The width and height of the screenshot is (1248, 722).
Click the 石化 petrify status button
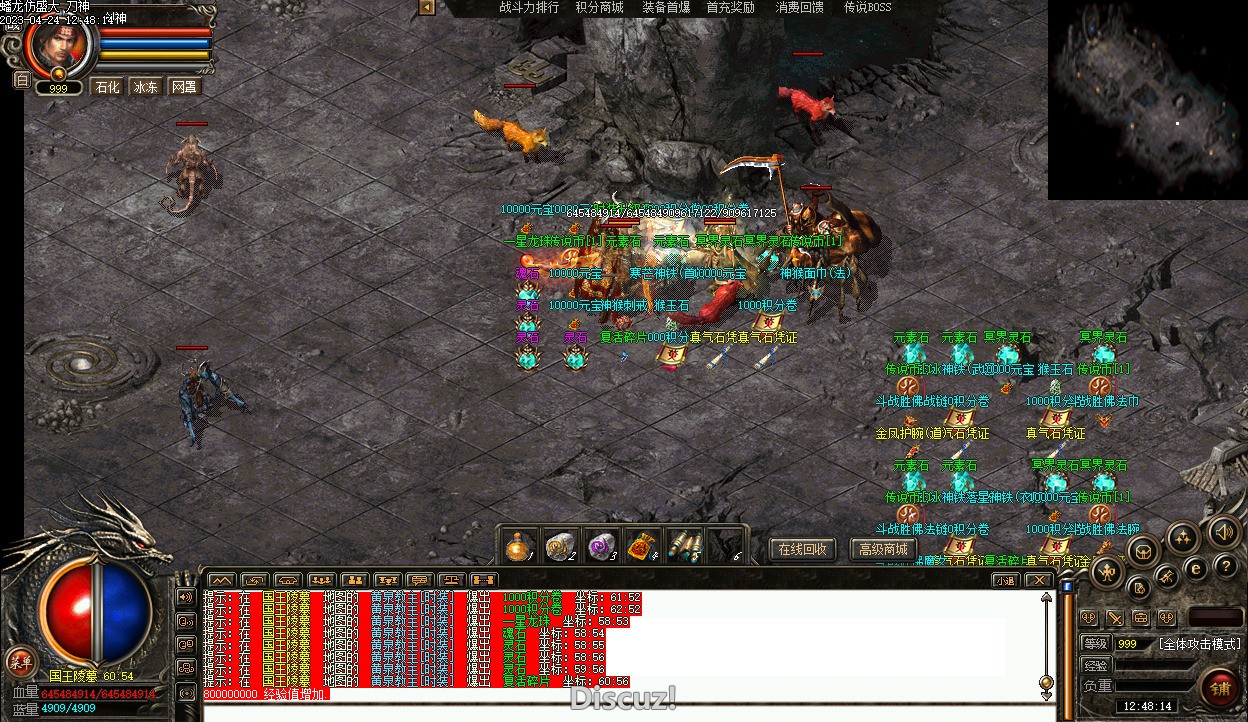(107, 87)
